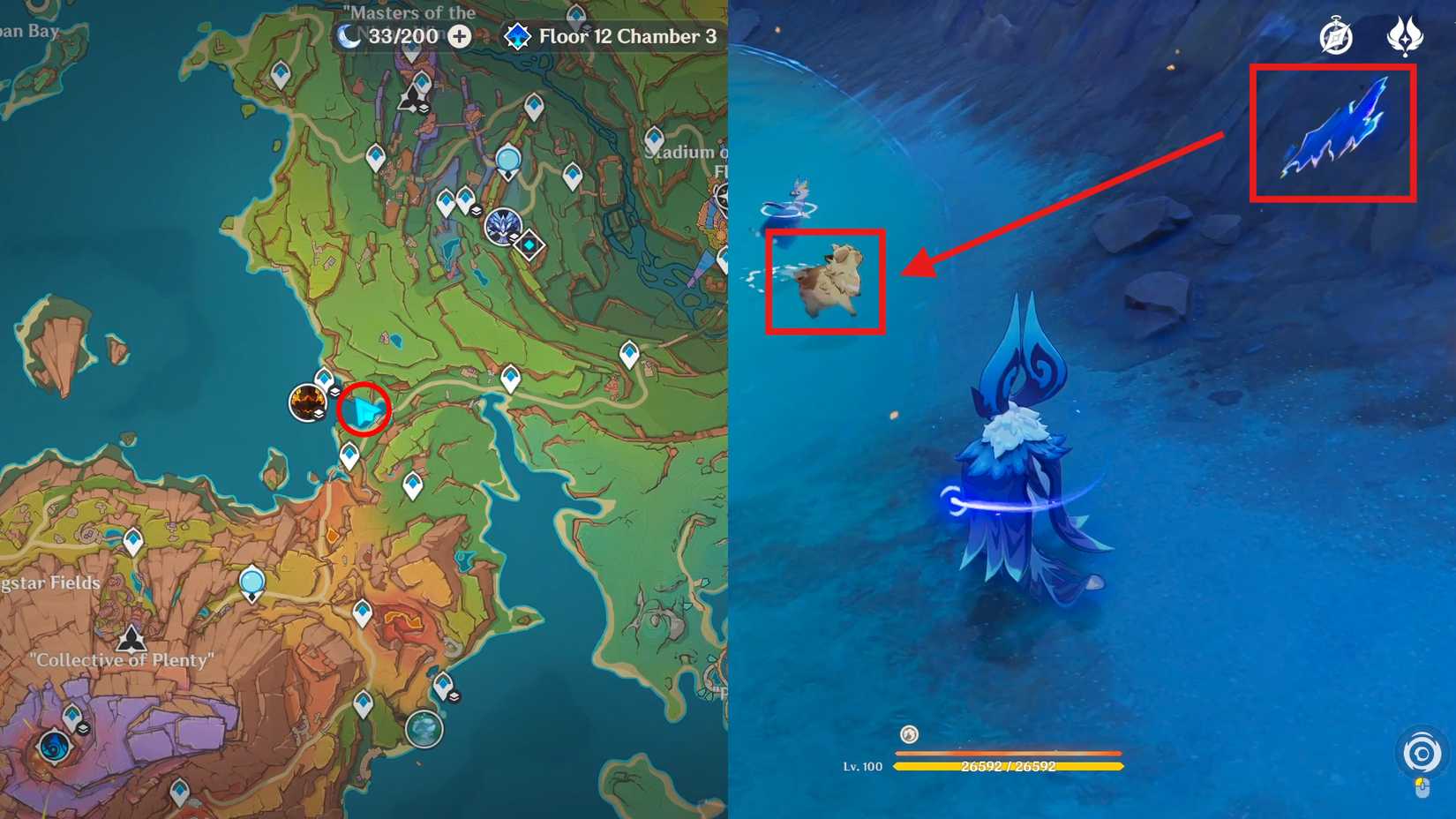The image size is (1456, 819).
Task: Click the domain icon near Stadium label
Action: point(530,244)
